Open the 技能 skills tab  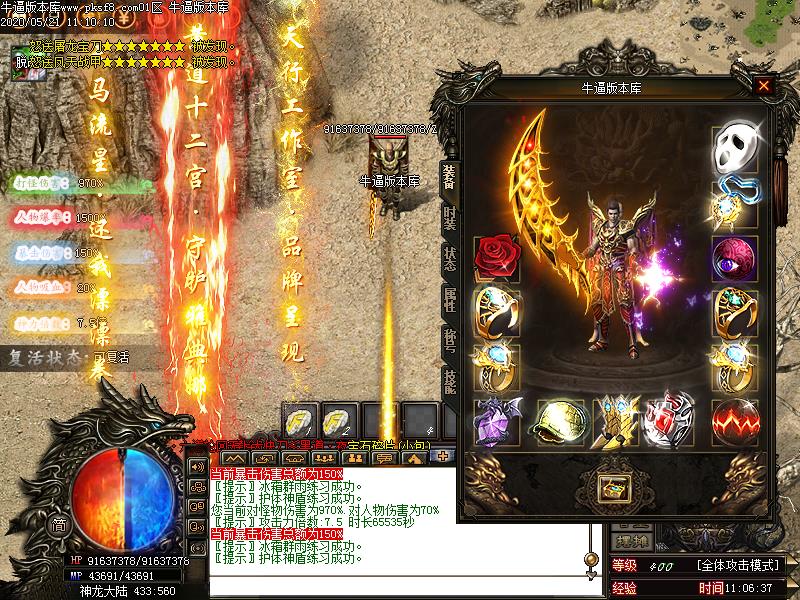(x=449, y=381)
